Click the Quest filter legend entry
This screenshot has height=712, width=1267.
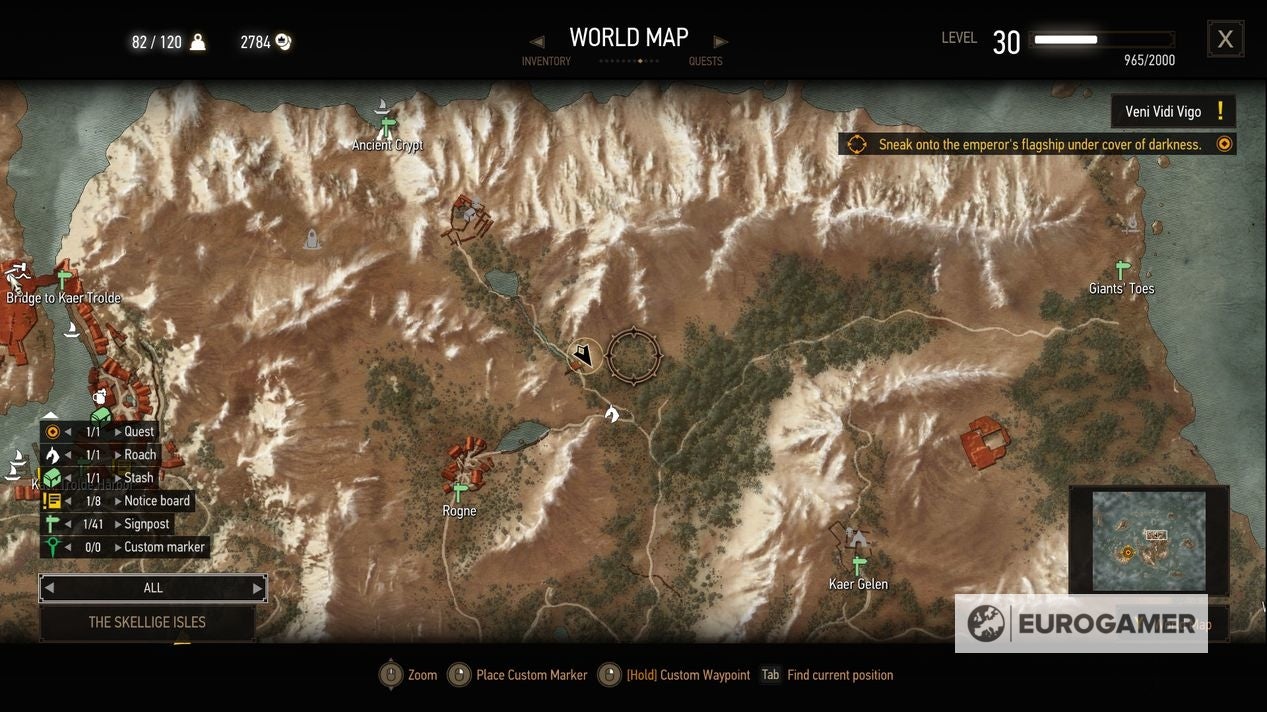pyautogui.click(x=139, y=432)
